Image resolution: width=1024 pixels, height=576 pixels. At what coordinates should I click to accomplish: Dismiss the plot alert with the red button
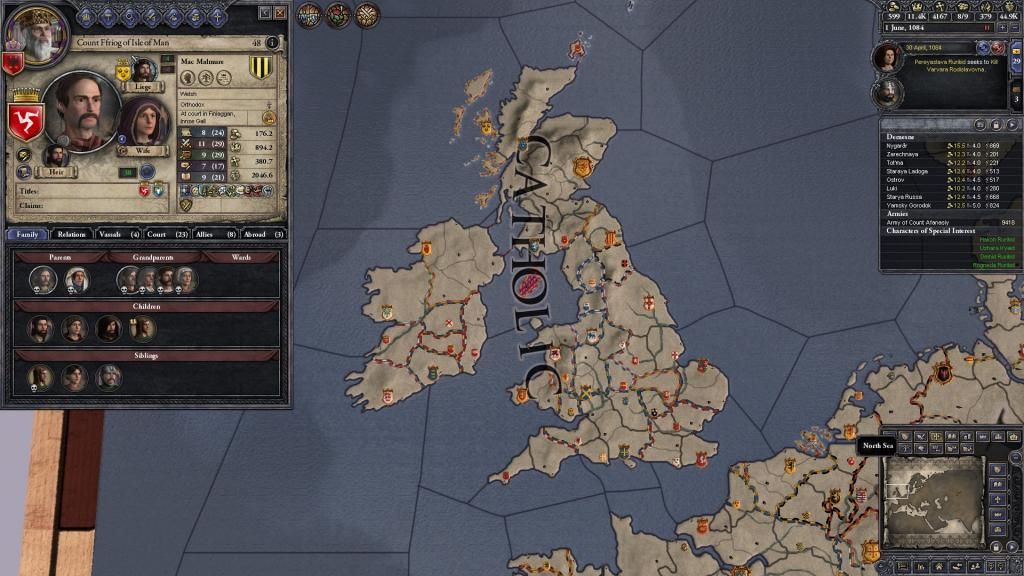[x=999, y=47]
